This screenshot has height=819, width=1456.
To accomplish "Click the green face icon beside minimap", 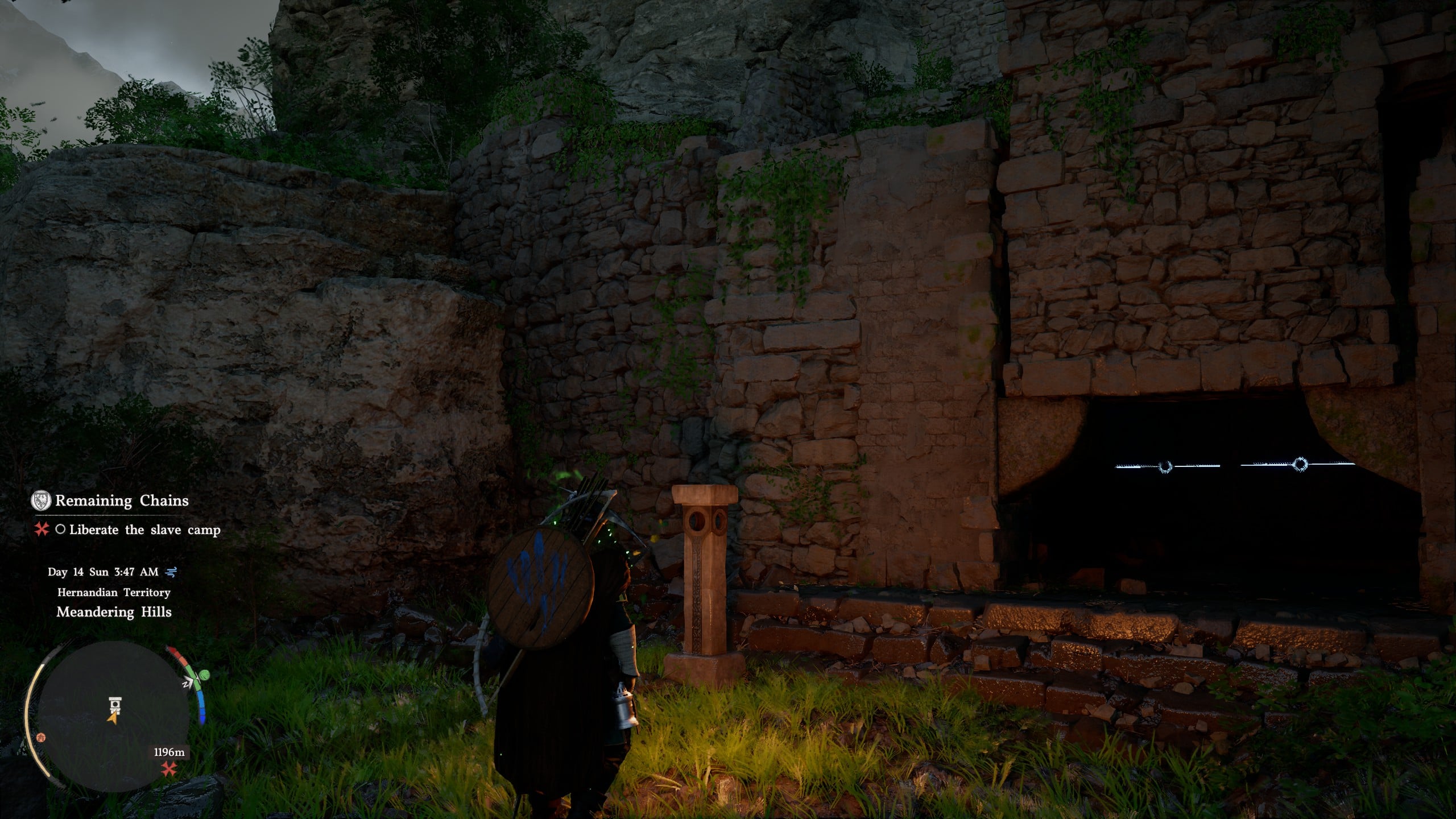I will tap(205, 675).
